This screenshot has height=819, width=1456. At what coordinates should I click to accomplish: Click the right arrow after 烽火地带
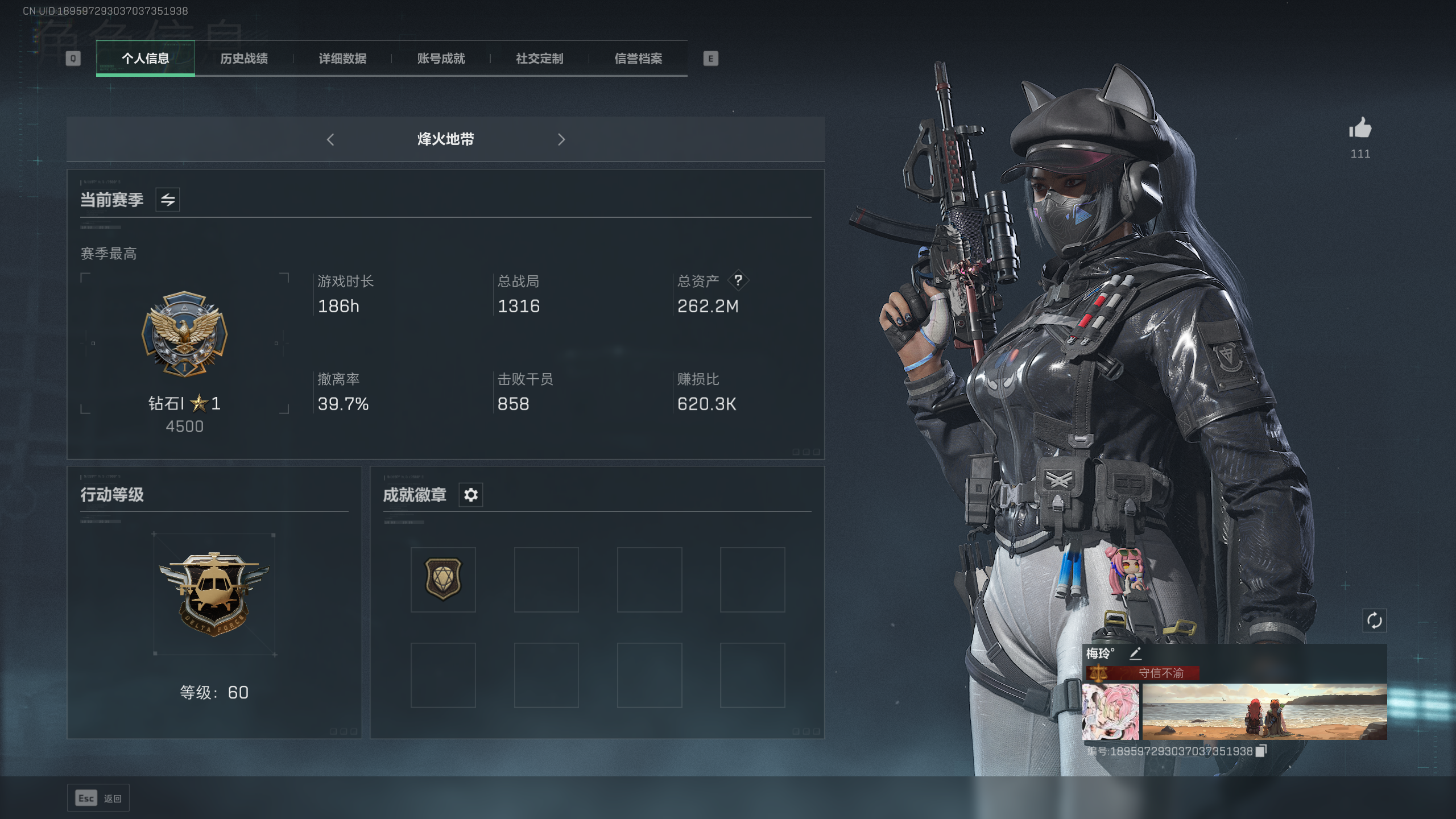561,139
